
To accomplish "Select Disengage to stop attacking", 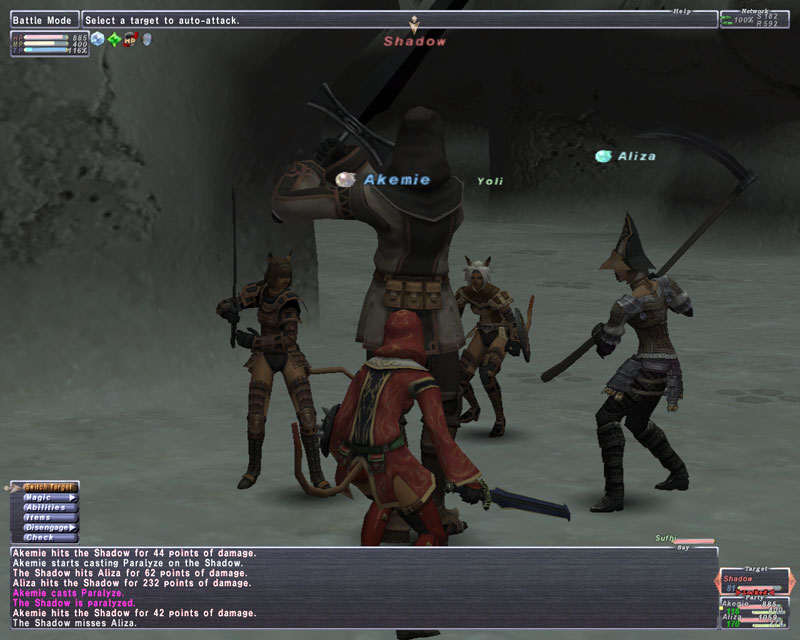I will [49, 527].
